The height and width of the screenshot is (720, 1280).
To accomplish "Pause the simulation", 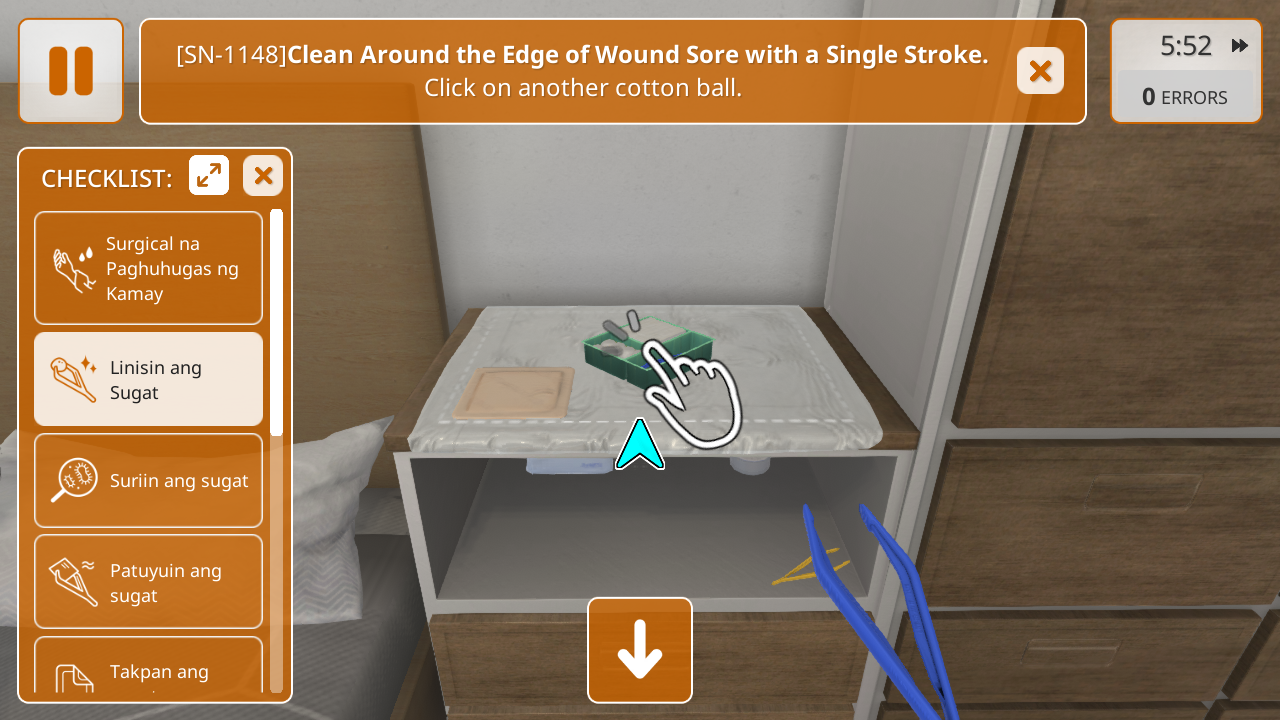I will [x=71, y=71].
